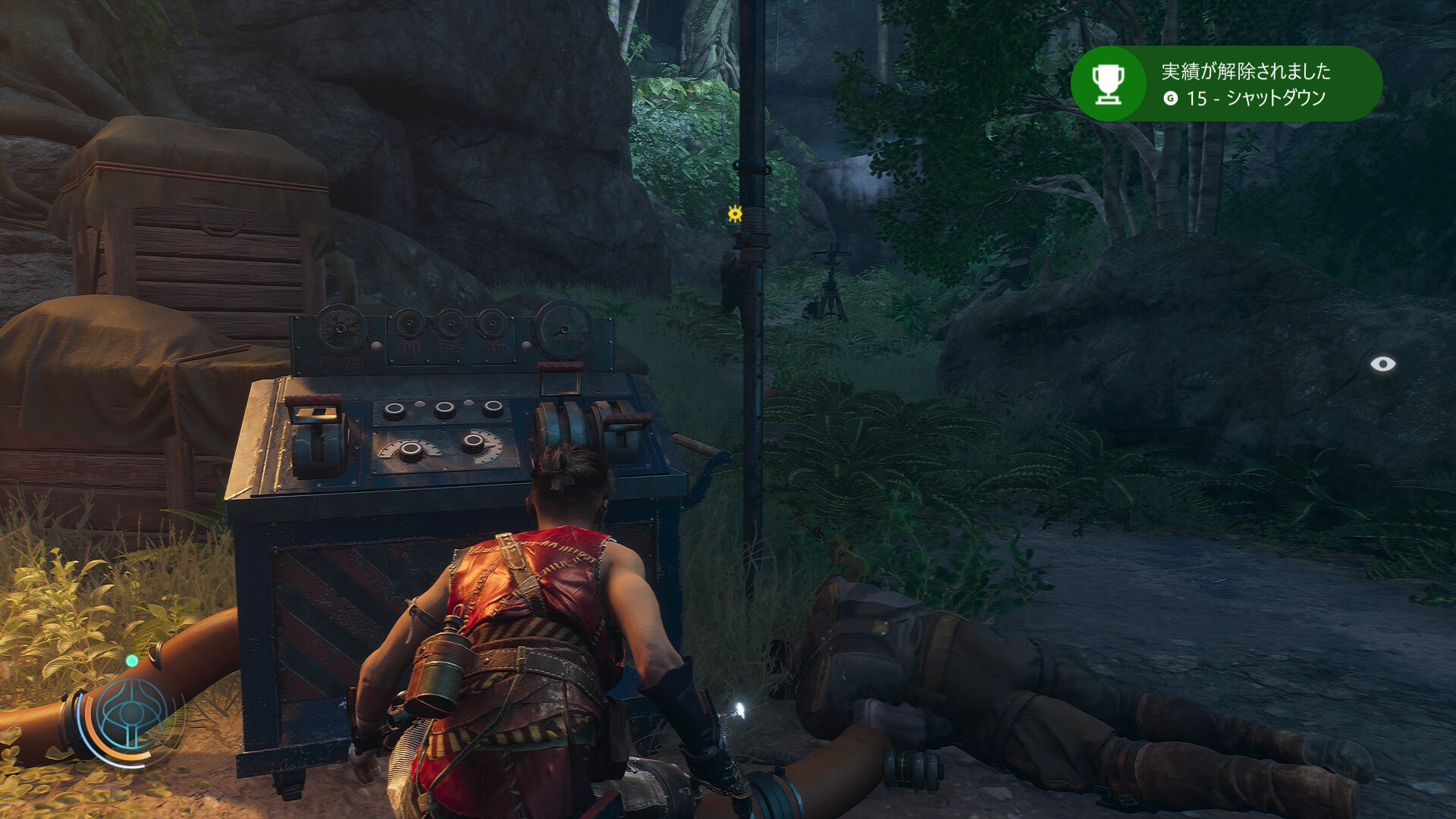Image resolution: width=1456 pixels, height=819 pixels.
Task: Select the yellow objective marker
Action: click(734, 214)
